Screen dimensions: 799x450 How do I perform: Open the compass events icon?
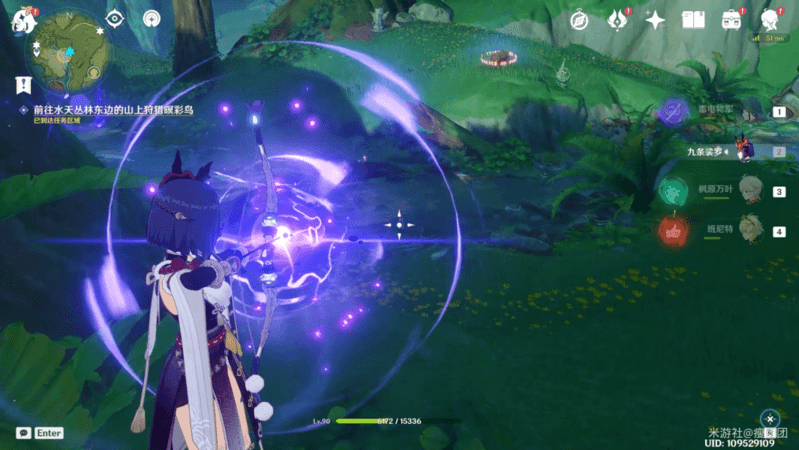pos(579,20)
